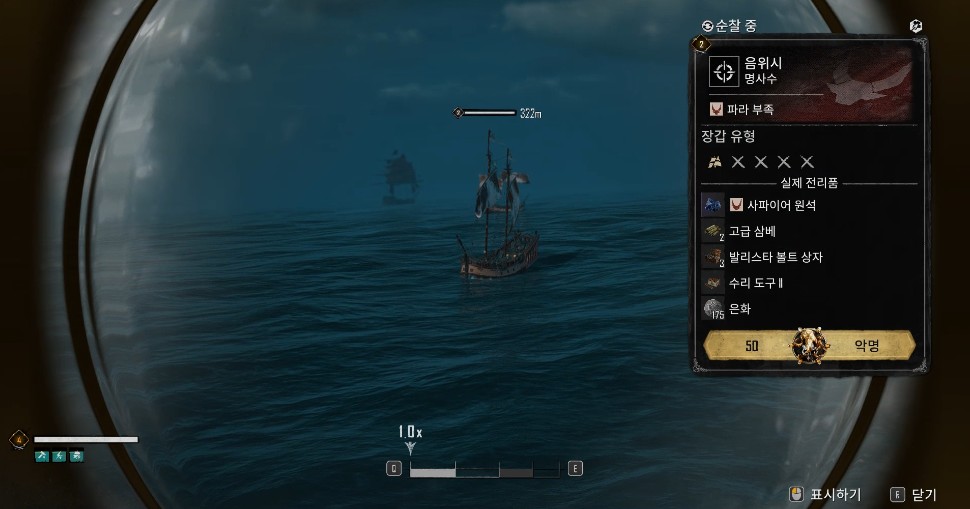Click the target ship's distance marker
This screenshot has width=970, height=509.
coord(497,113)
